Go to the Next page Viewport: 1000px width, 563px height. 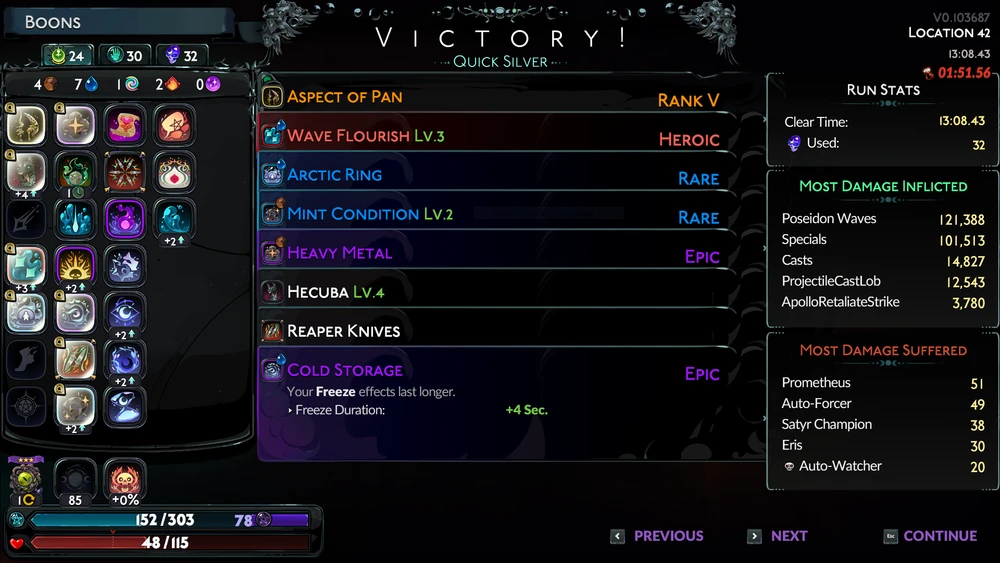[x=778, y=536]
